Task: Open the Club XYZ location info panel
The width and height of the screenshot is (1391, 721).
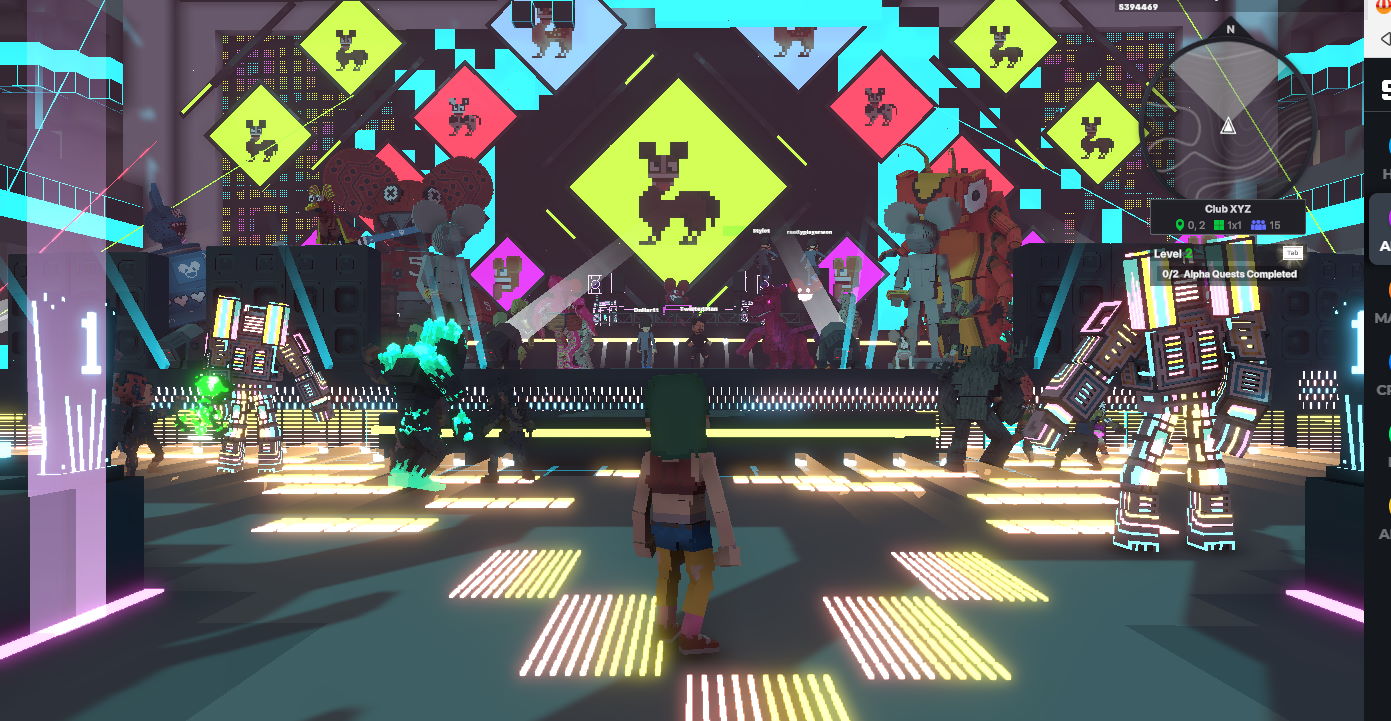Action: [x=1229, y=209]
